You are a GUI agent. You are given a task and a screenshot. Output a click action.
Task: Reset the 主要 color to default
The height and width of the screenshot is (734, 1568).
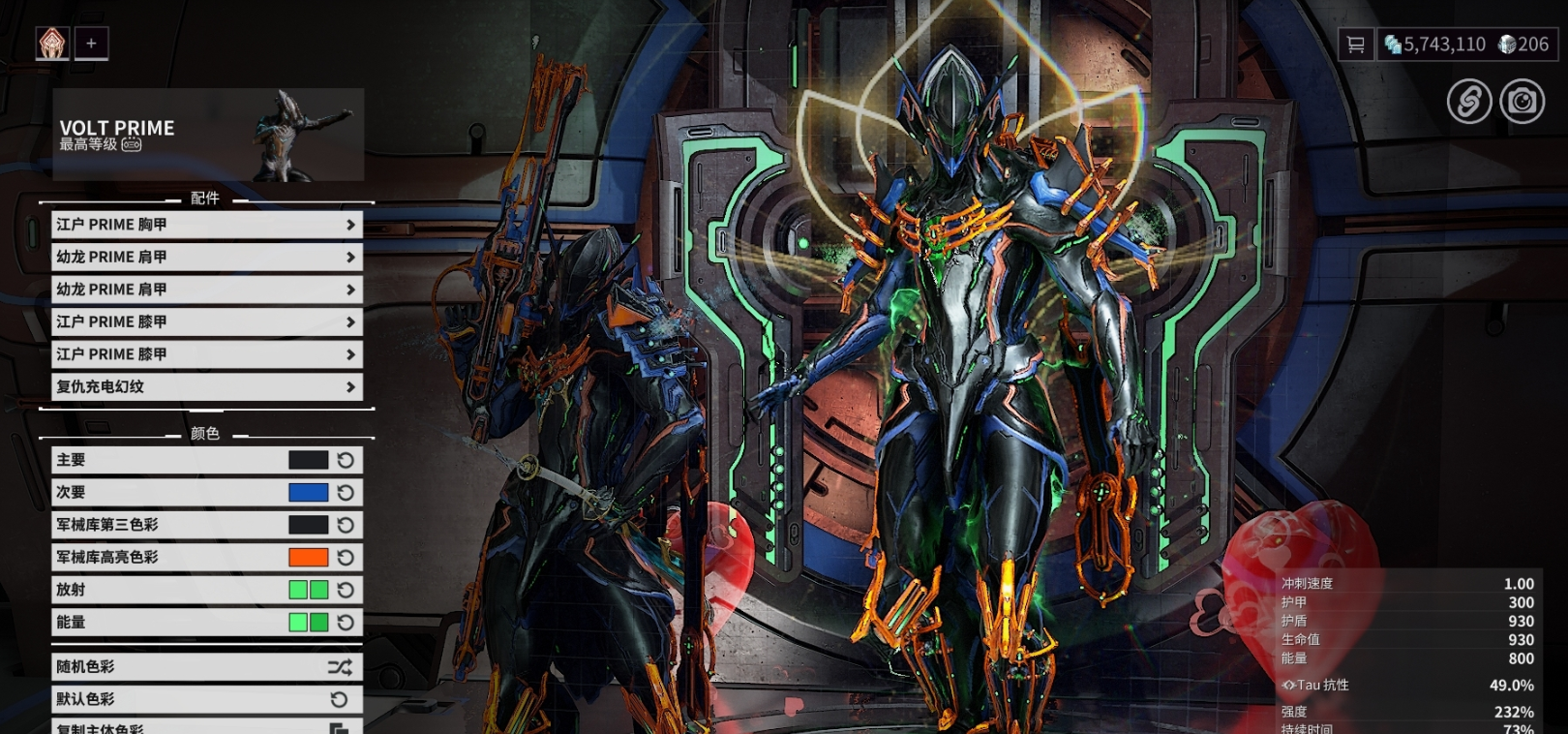tap(346, 460)
